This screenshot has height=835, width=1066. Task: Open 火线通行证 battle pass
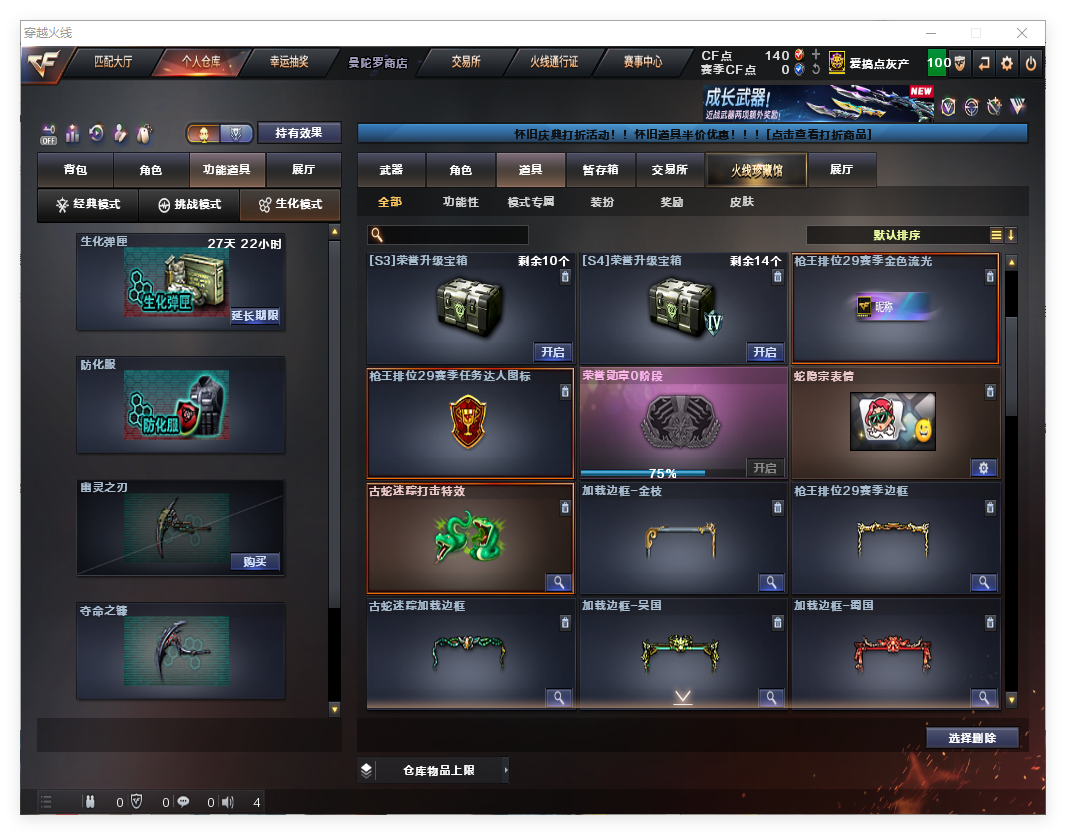[554, 62]
